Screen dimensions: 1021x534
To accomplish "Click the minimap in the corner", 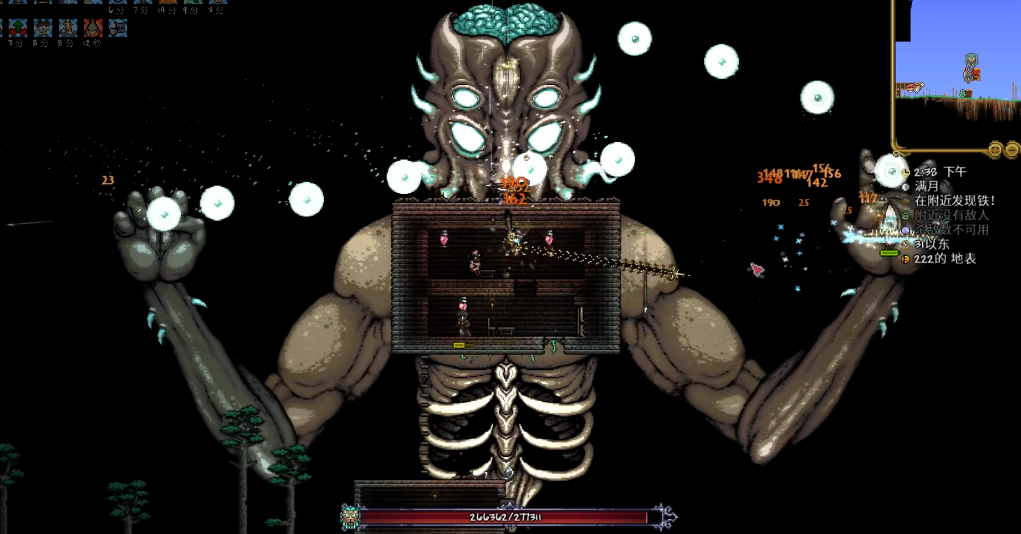I will coord(955,70).
